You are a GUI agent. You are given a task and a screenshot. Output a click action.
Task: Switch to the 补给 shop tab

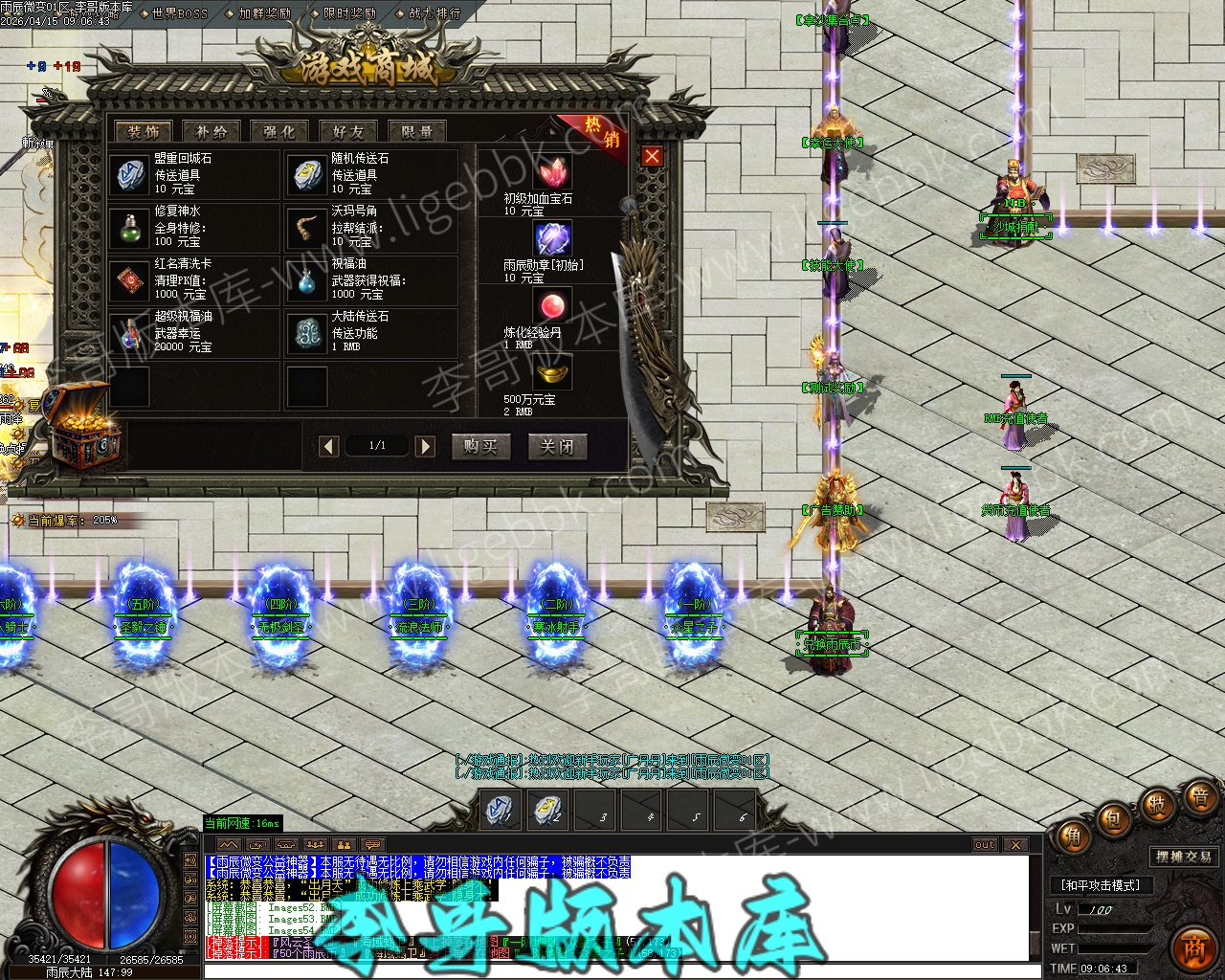click(212, 132)
